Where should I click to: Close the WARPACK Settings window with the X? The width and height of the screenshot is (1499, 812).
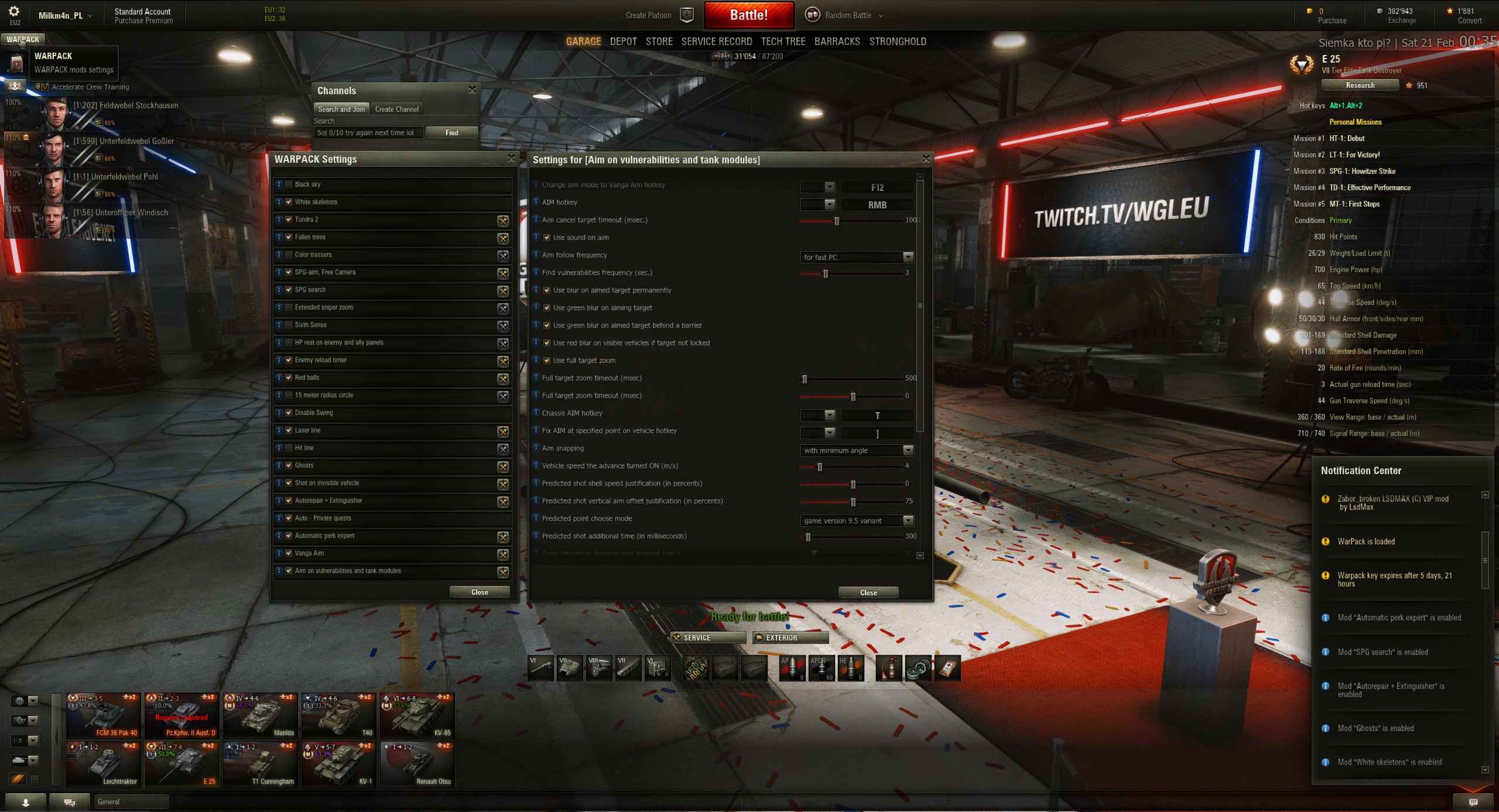[511, 159]
